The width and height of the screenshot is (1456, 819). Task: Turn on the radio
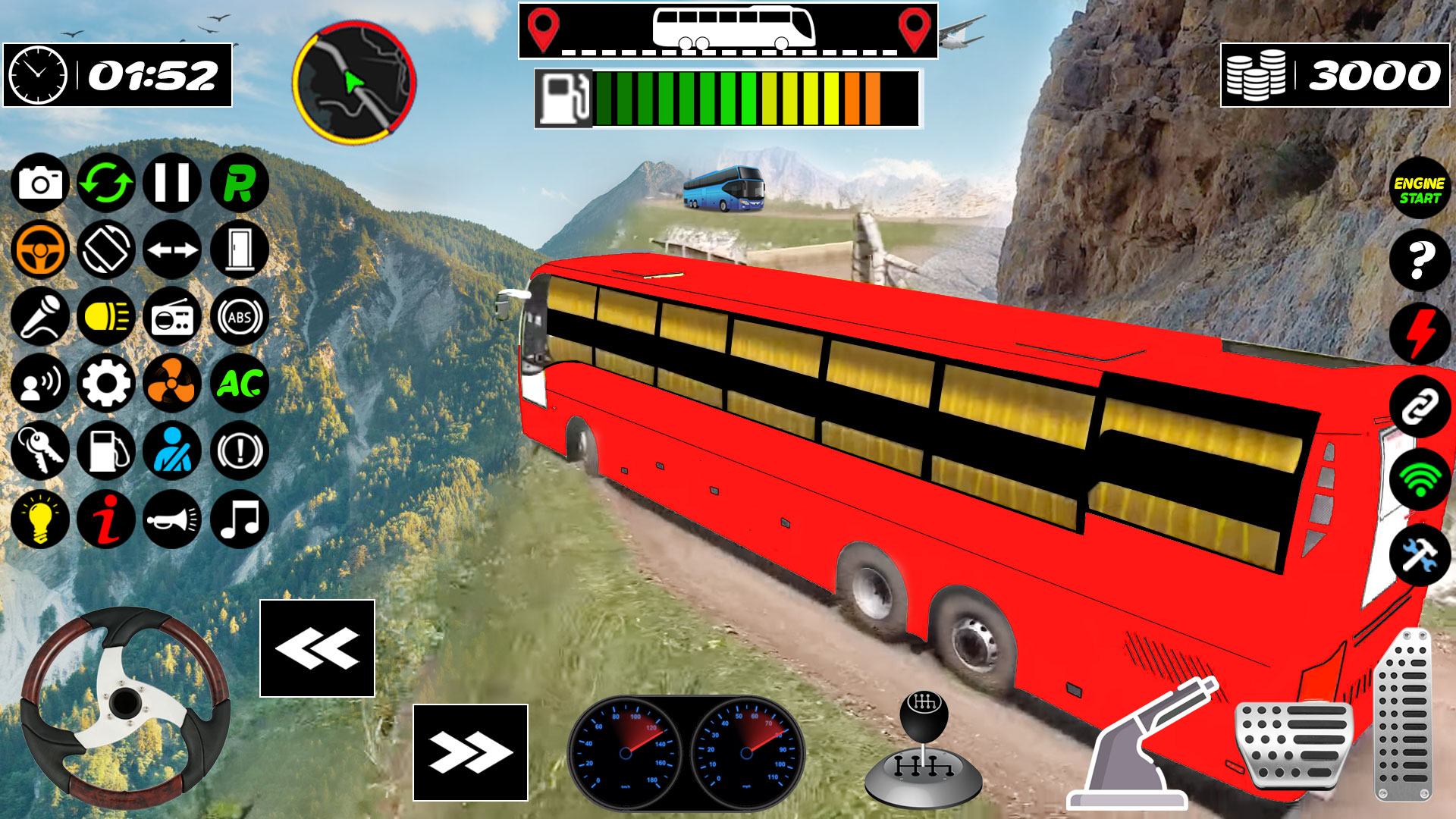pos(172,316)
